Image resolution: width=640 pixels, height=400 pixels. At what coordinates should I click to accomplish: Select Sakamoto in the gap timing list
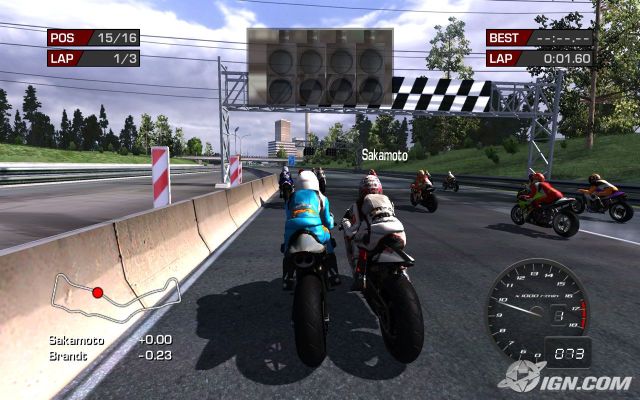[x=75, y=340]
